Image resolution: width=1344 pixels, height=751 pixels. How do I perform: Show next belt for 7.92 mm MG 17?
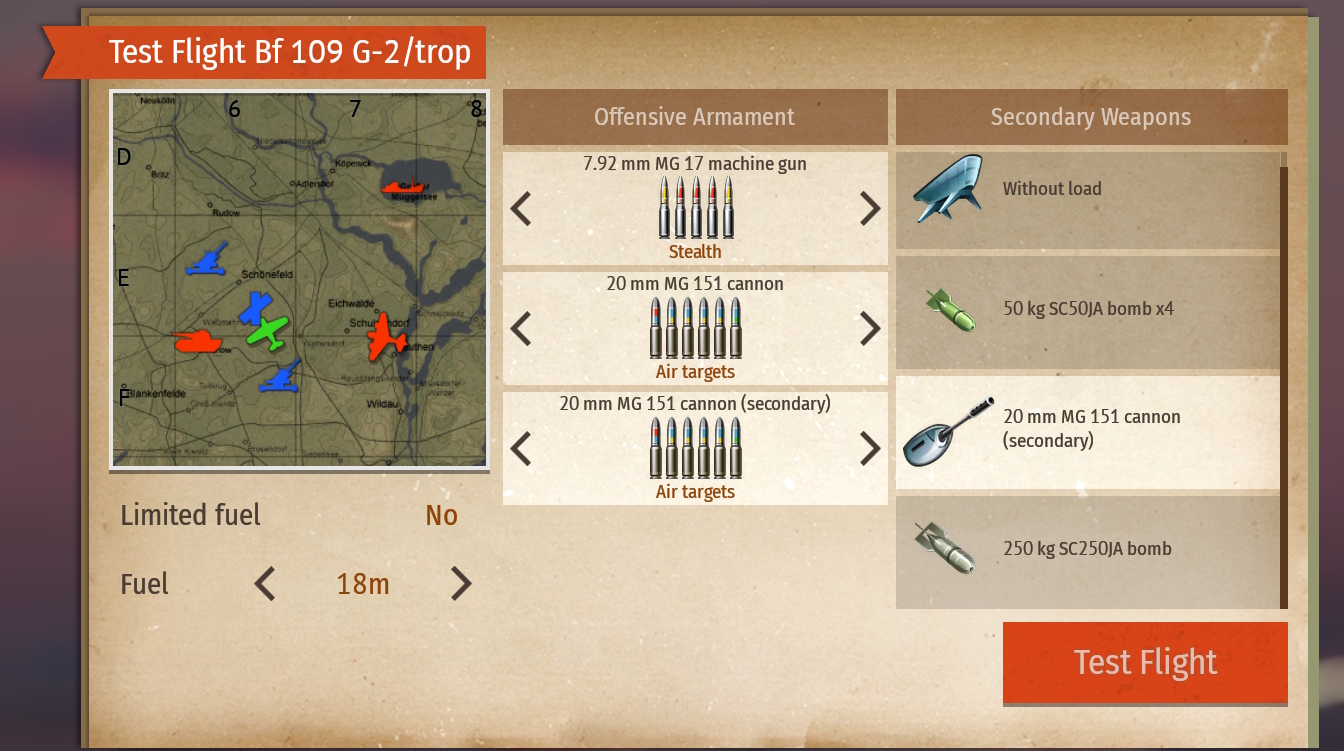pyautogui.click(x=870, y=208)
